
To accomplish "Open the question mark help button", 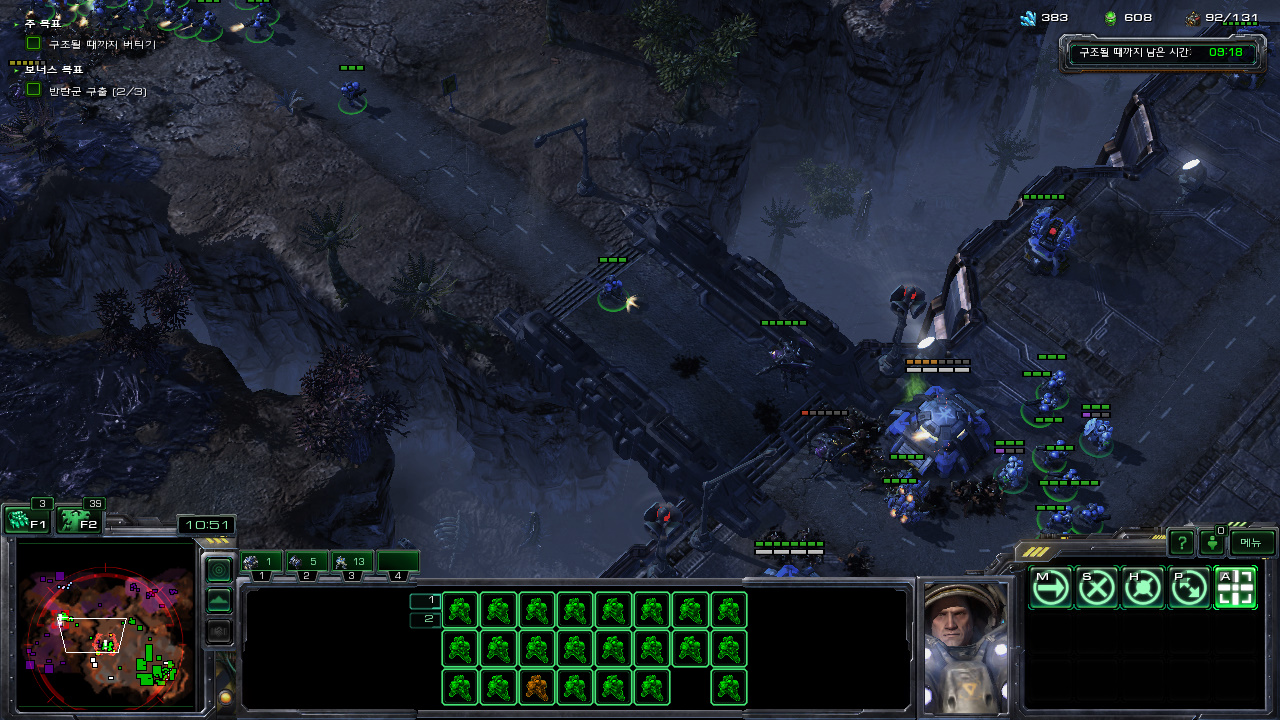I will coord(1182,543).
